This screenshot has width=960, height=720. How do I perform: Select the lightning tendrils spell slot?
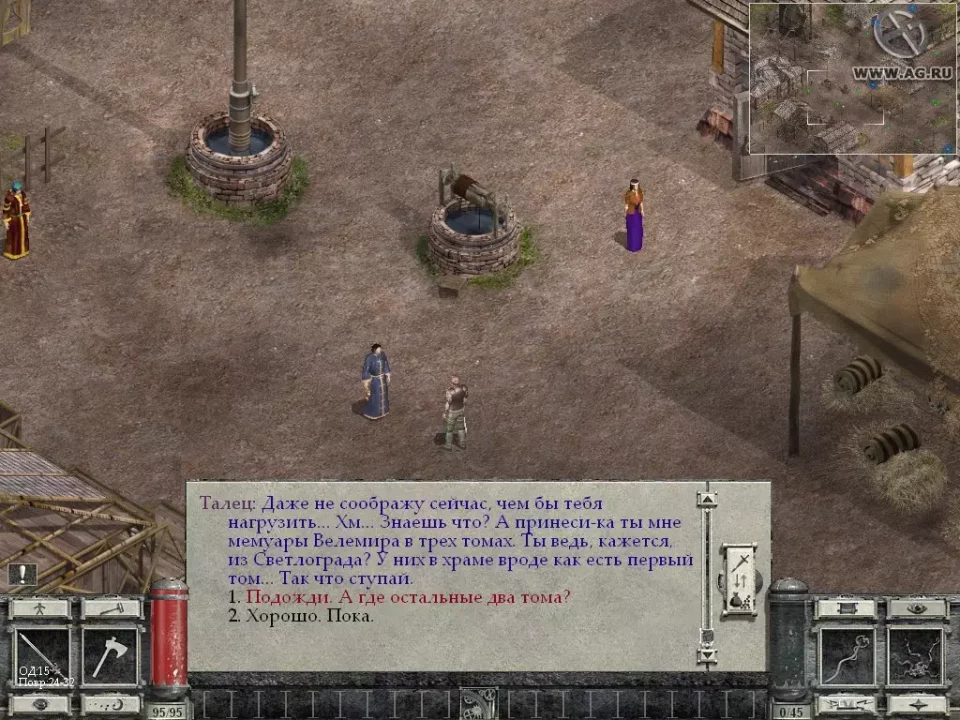pyautogui.click(x=915, y=655)
